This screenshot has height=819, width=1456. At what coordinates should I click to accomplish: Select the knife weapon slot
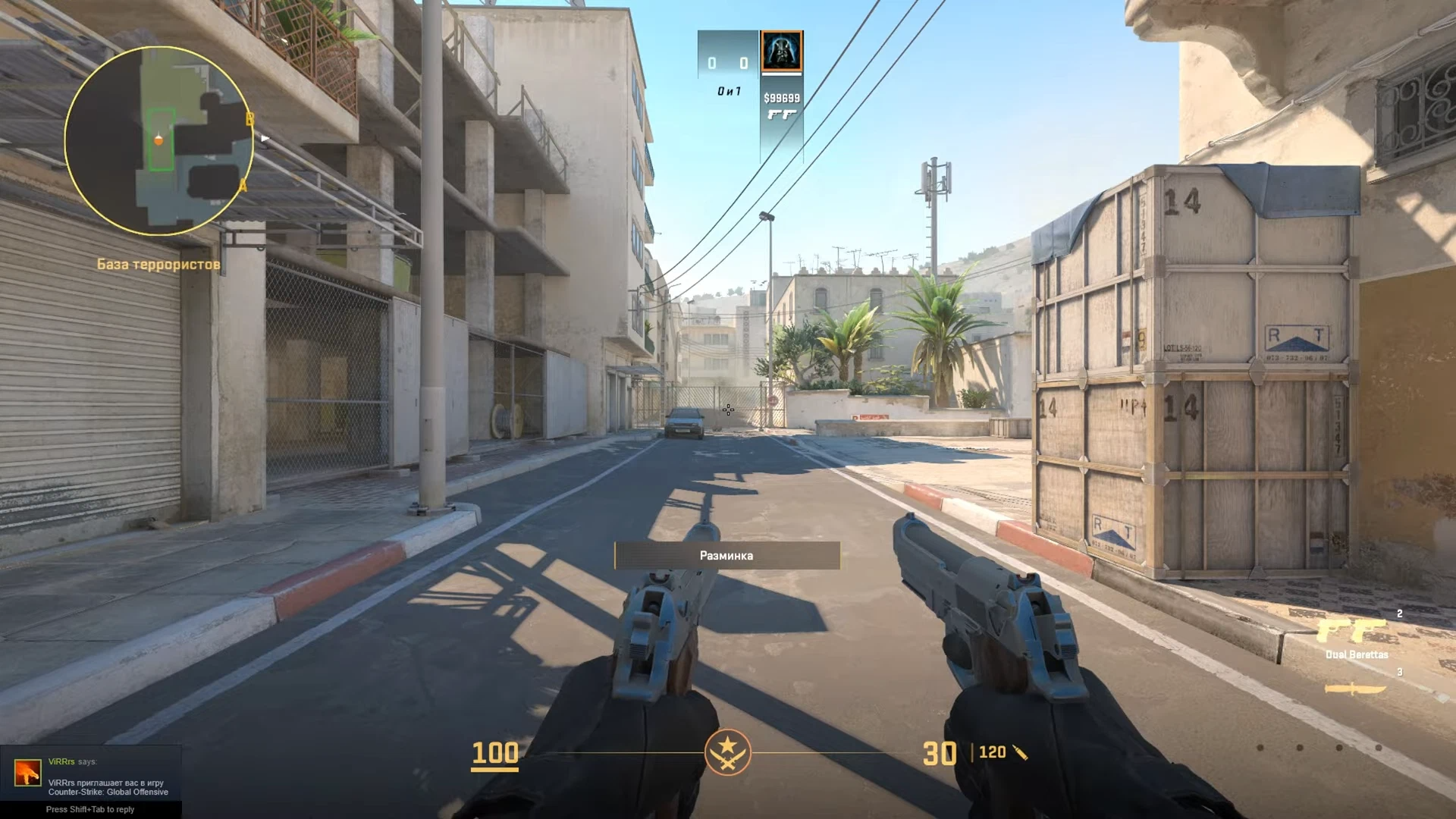click(1356, 689)
